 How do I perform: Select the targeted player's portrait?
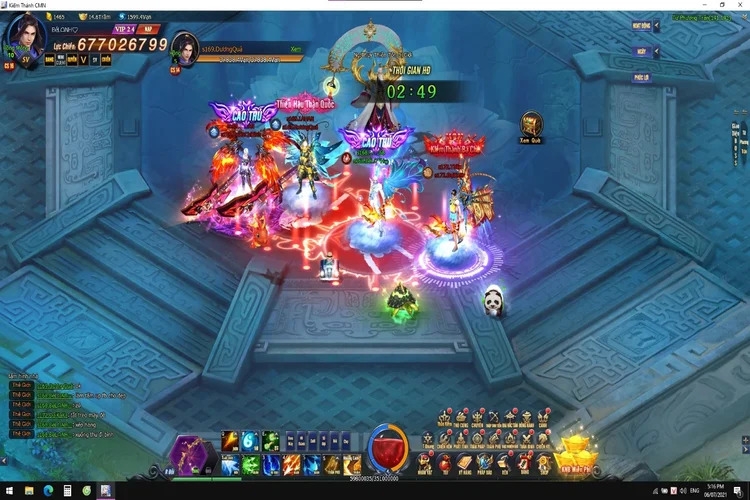click(x=183, y=49)
